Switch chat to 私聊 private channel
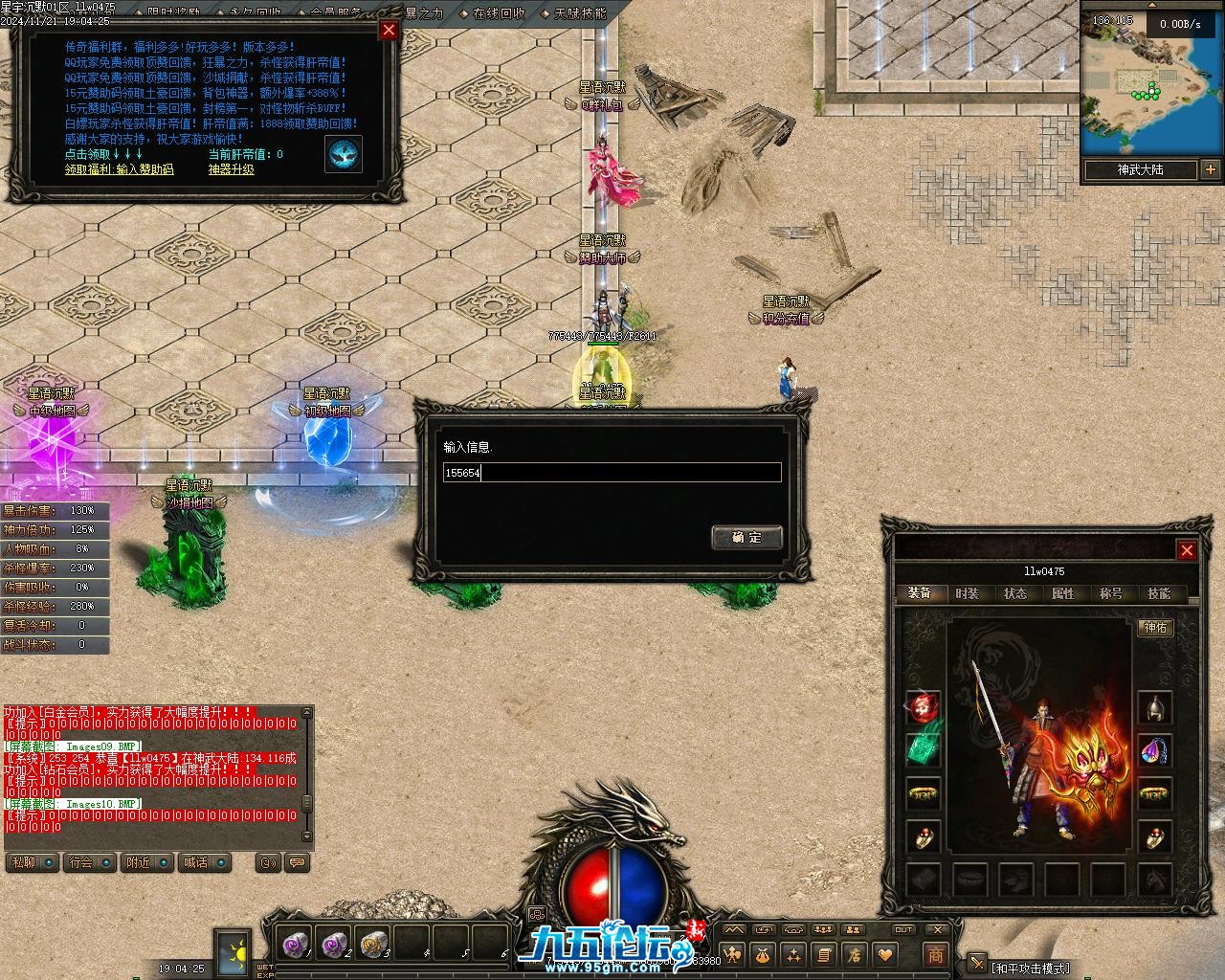This screenshot has width=1225, height=980. [26, 862]
